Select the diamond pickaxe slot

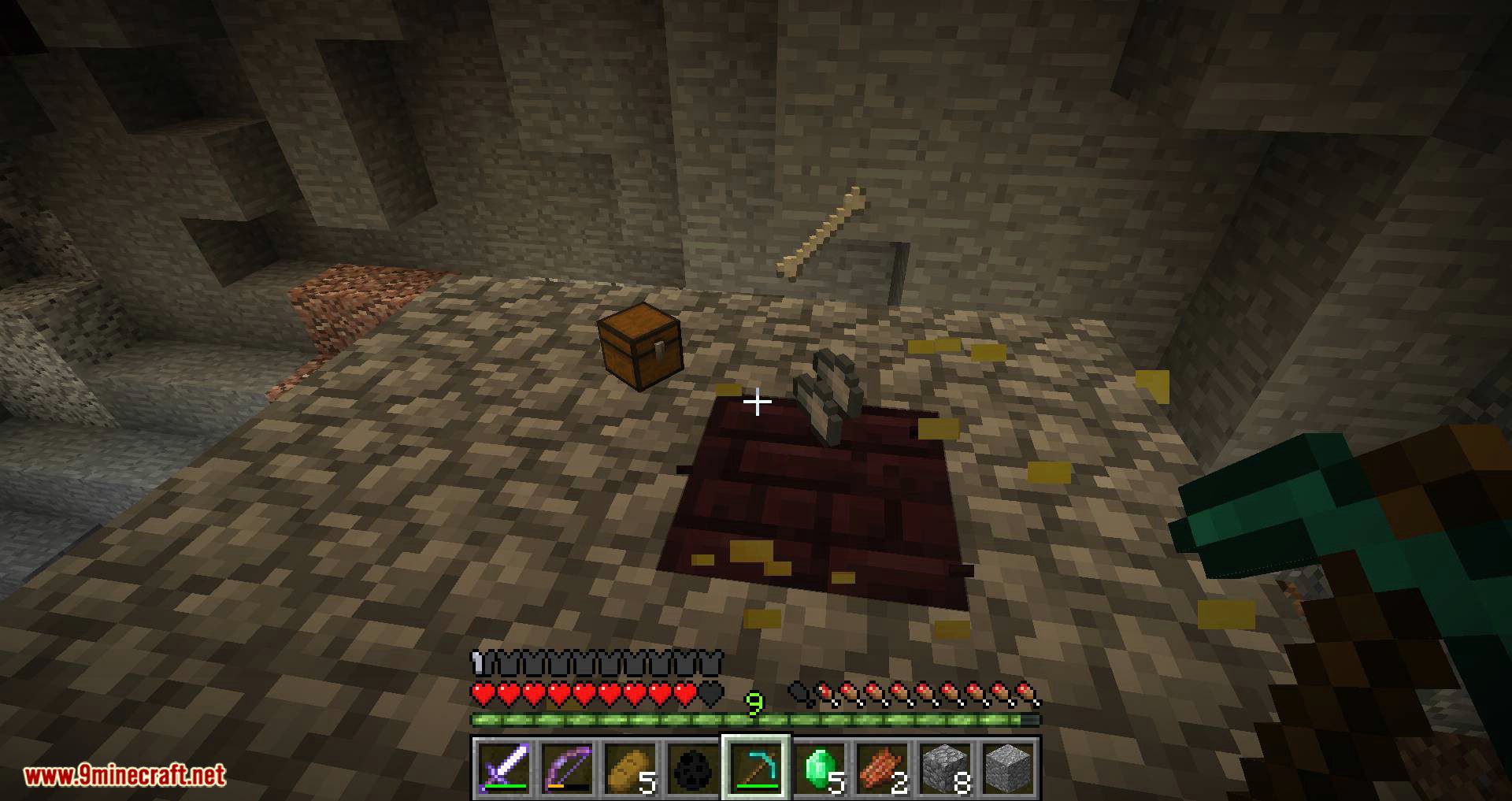(755, 767)
